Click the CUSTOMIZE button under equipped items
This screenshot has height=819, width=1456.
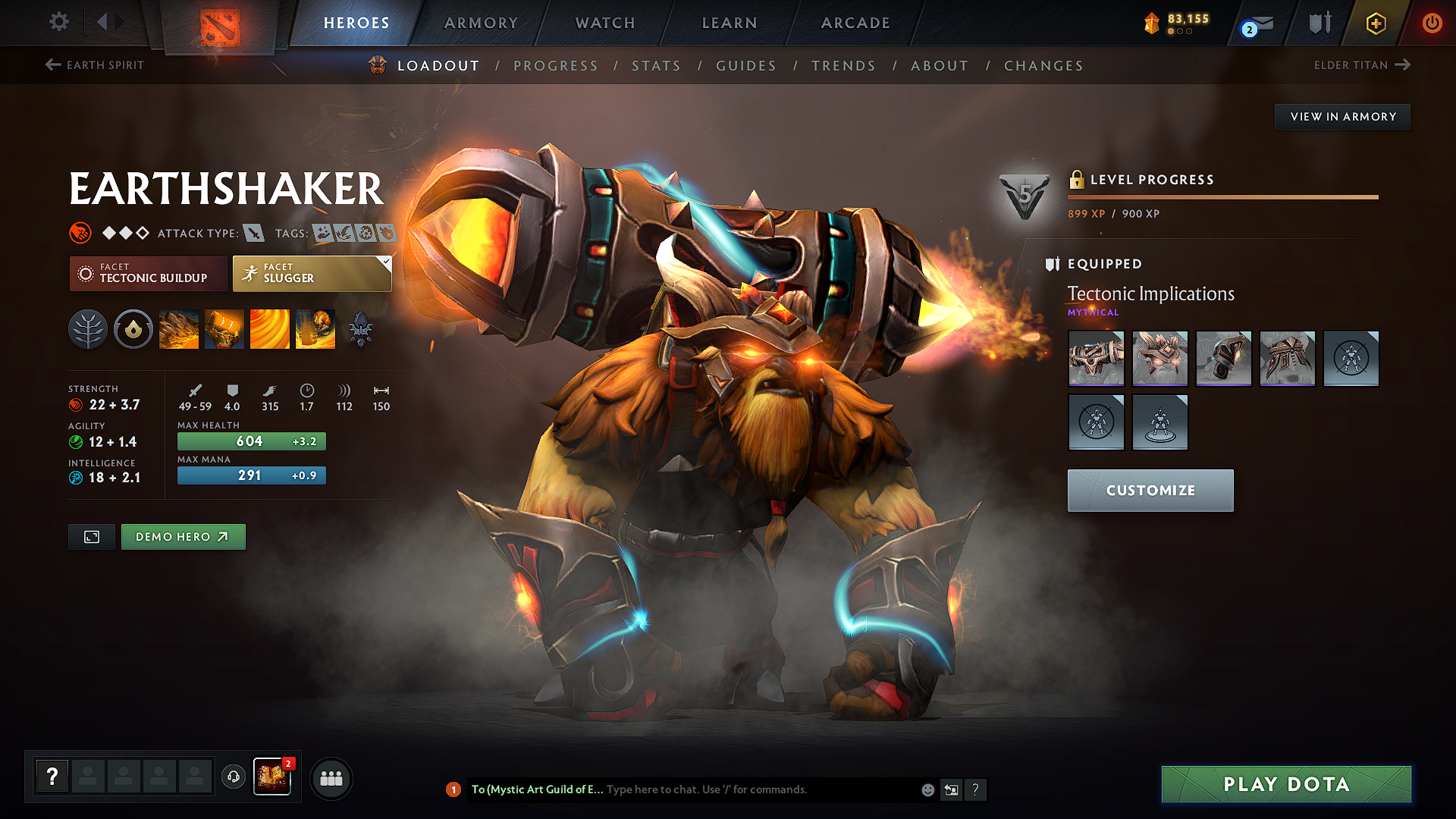pyautogui.click(x=1150, y=490)
